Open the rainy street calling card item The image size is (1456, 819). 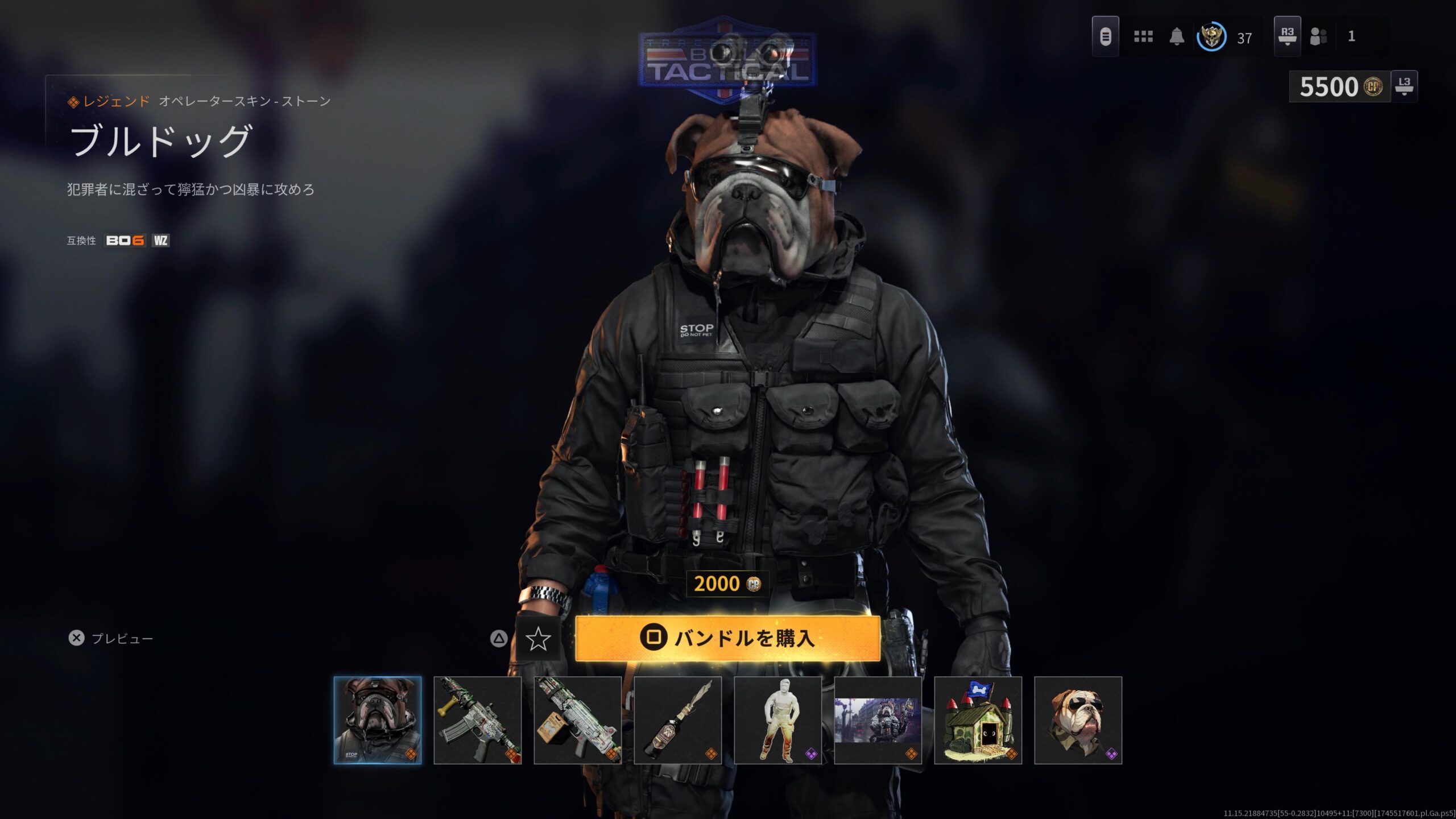click(x=878, y=720)
